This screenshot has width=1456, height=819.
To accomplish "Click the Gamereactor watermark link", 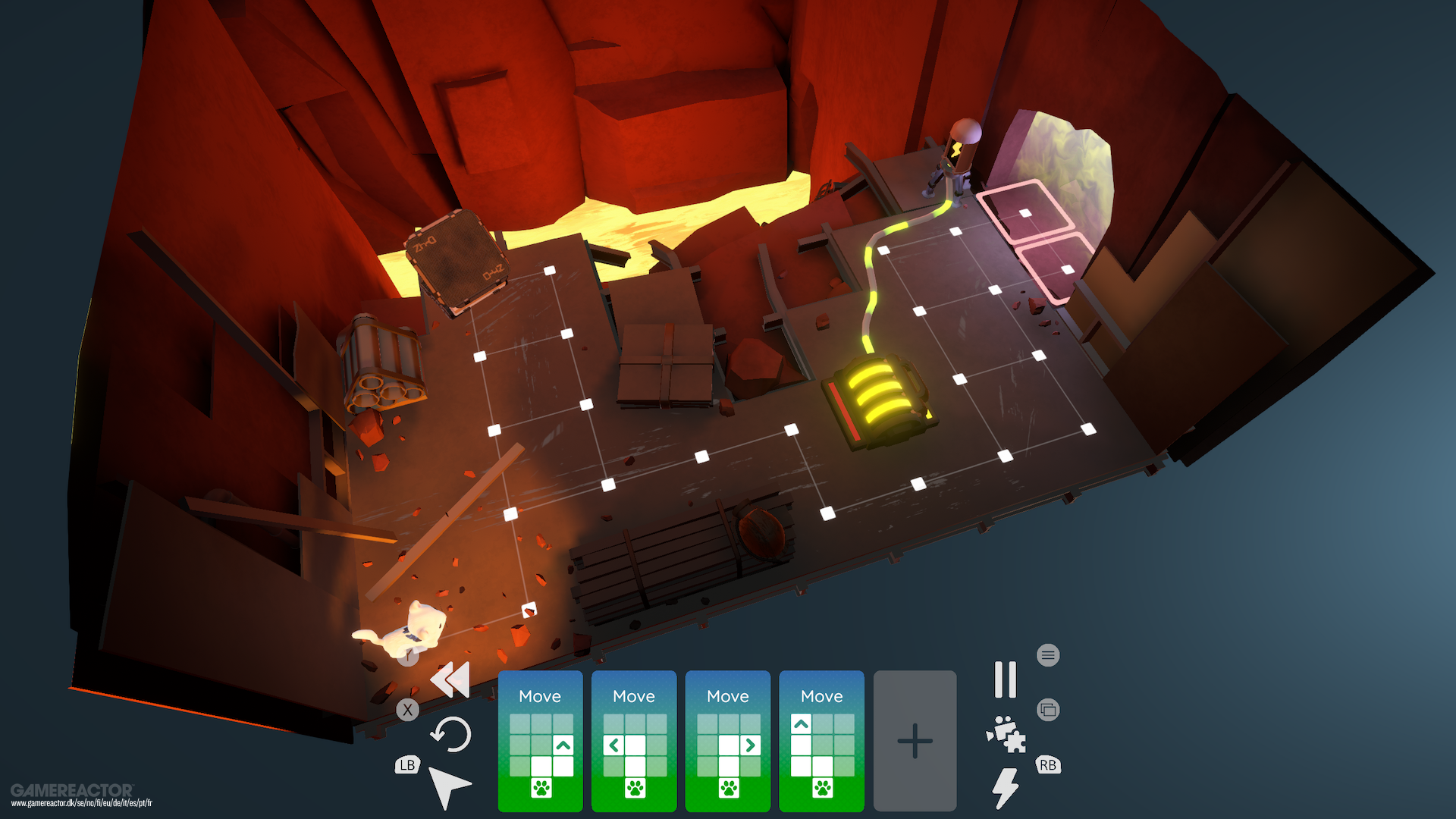I will 71,792.
